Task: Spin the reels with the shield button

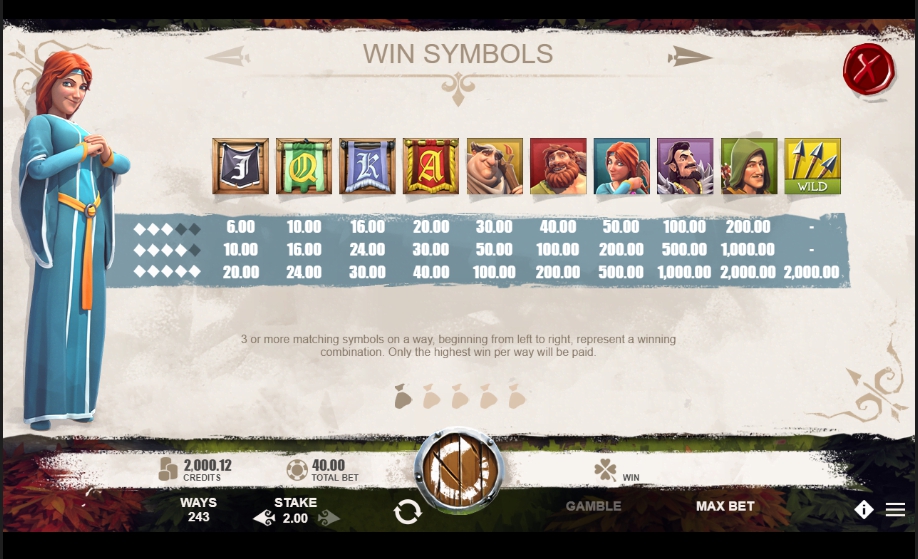Action: 459,470
